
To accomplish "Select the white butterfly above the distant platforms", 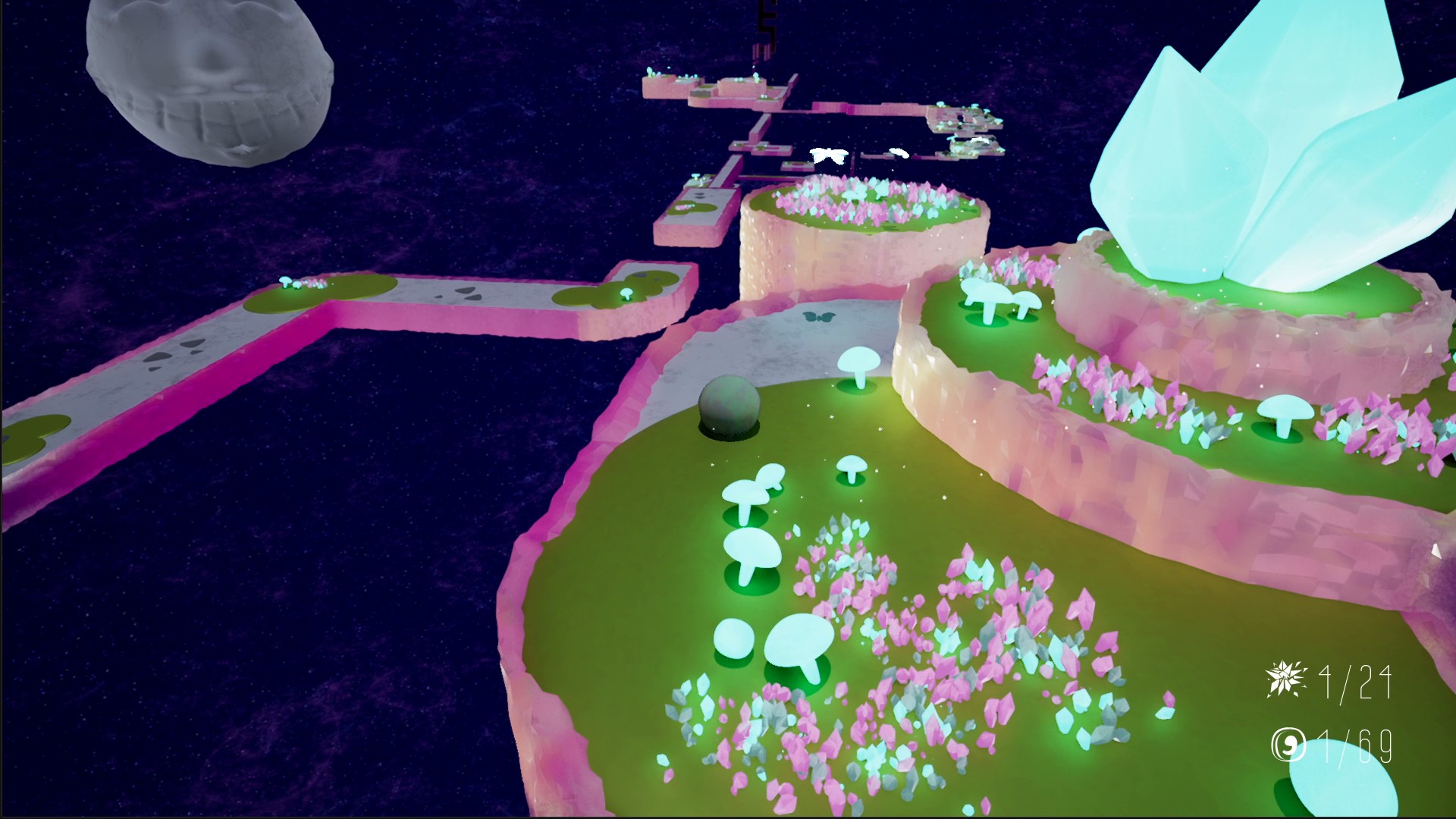I will [x=830, y=155].
